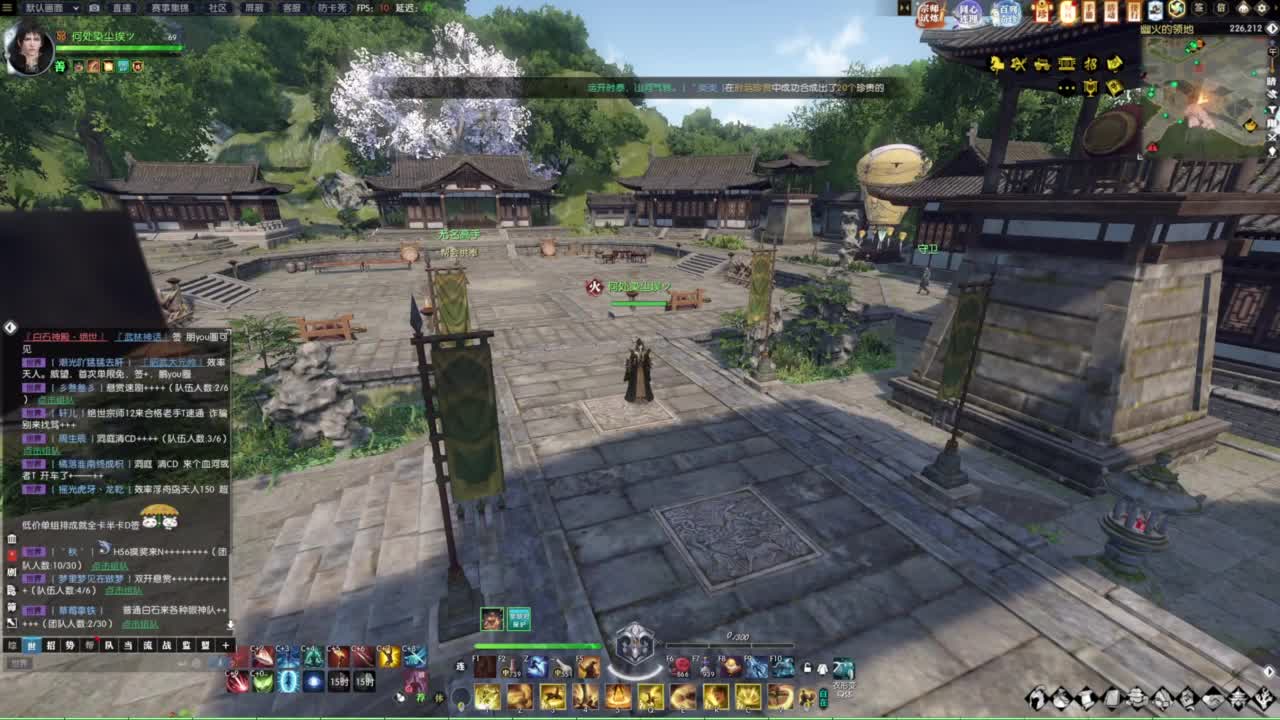Image resolution: width=1280 pixels, height=720 pixels.
Task: Select the horse mount icon below the minimap
Action: pos(995,64)
